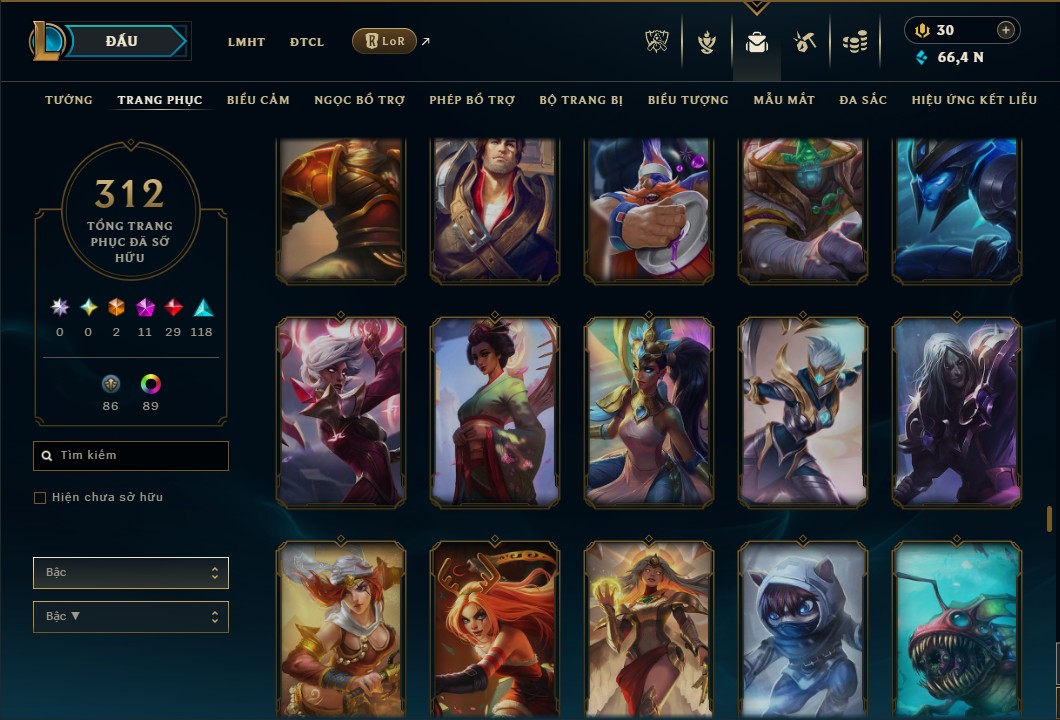This screenshot has height=720, width=1060.
Task: Switch to the TƯỚNG tab
Action: (69, 100)
